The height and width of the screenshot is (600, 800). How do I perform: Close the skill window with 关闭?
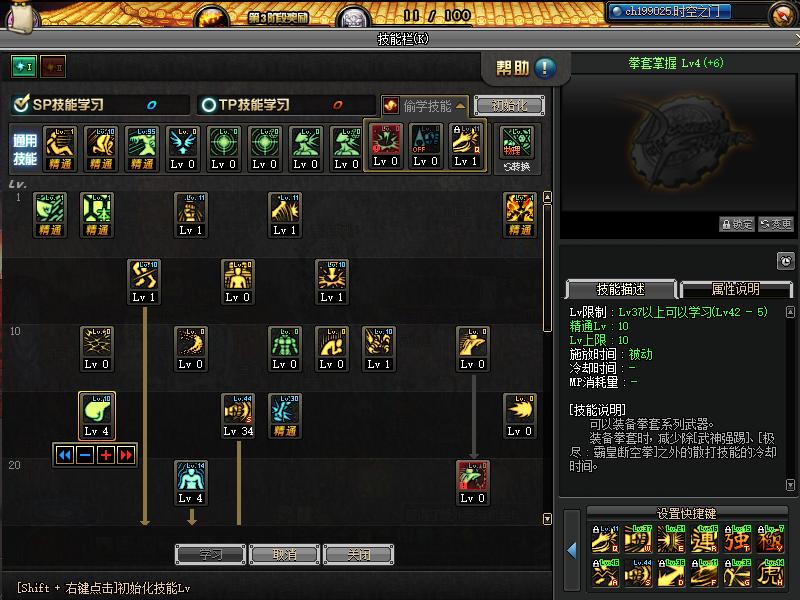tap(358, 554)
